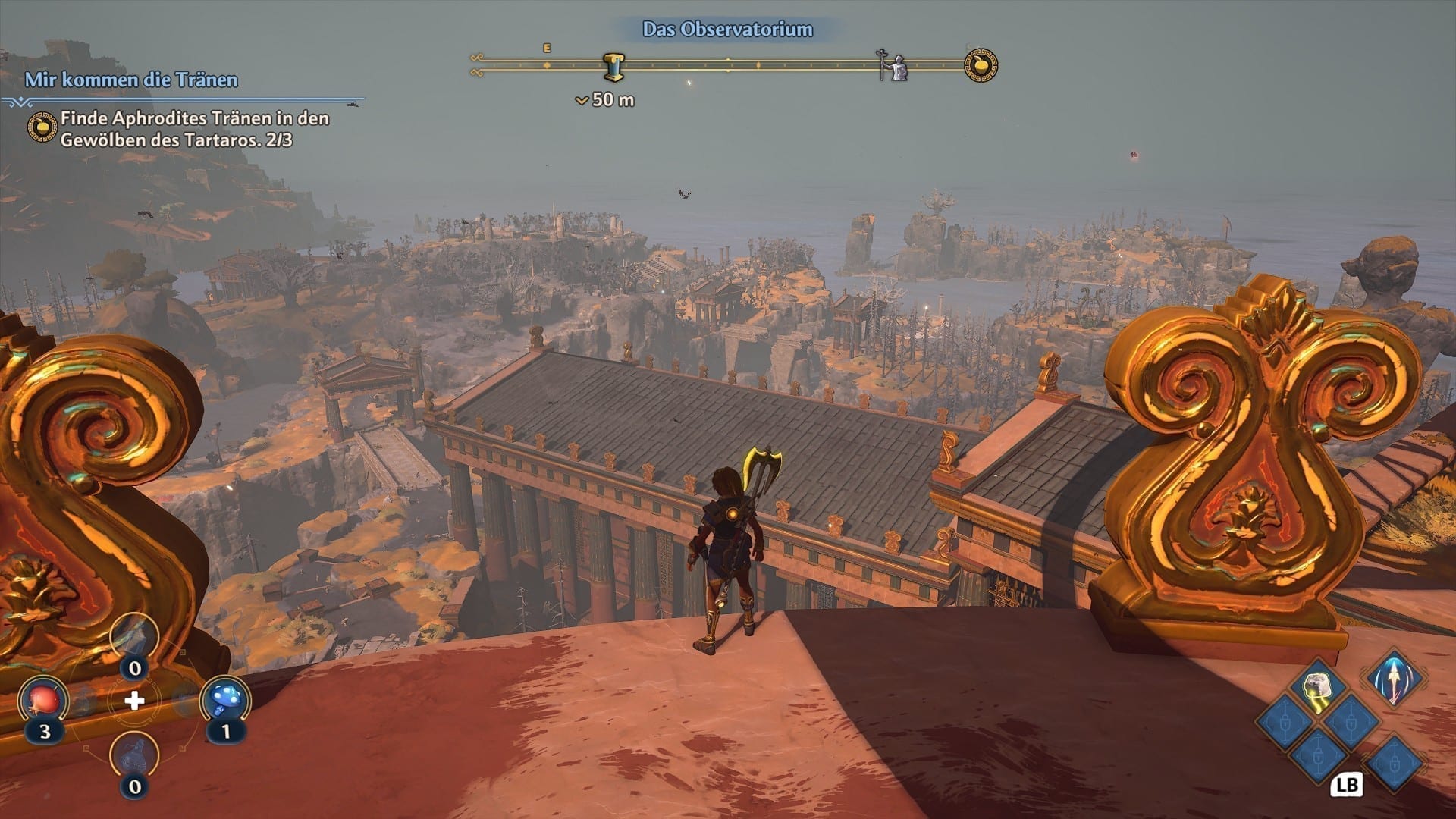Click the golden apple quest icon beside the objective
The image size is (1456, 819).
click(x=42, y=128)
